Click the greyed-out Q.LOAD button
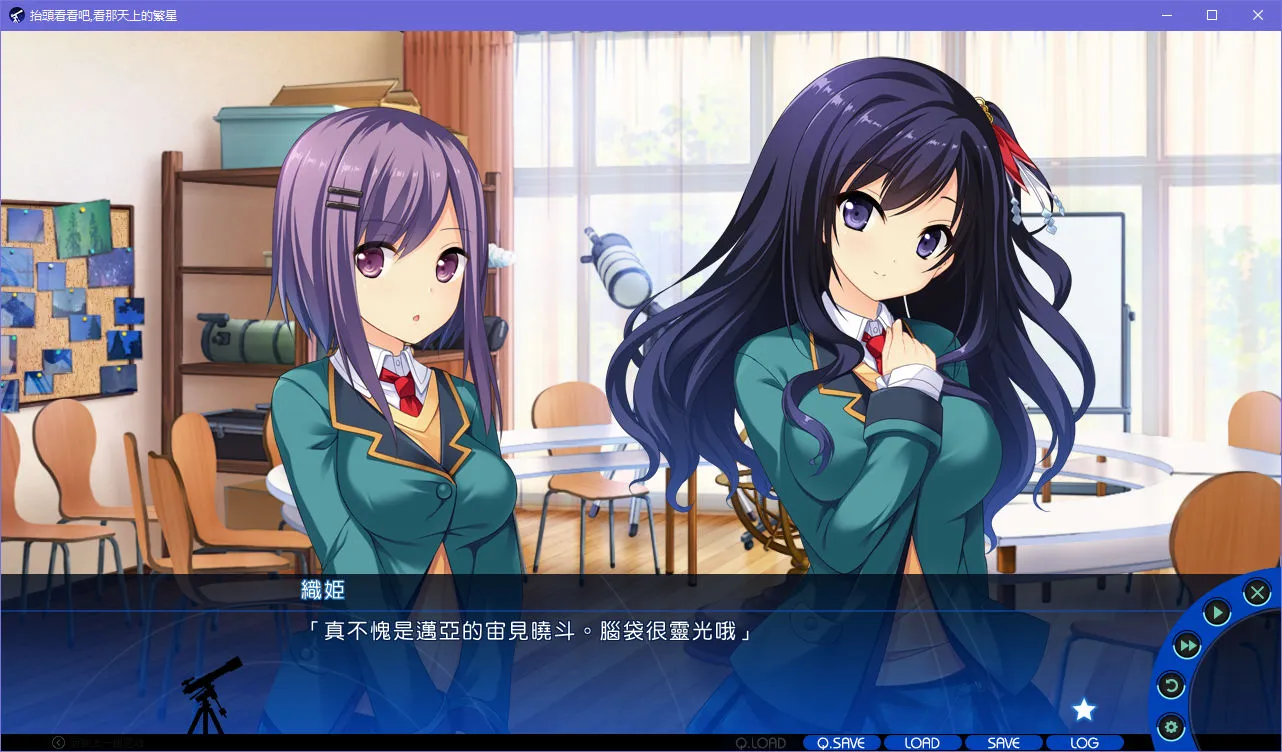 (x=760, y=743)
